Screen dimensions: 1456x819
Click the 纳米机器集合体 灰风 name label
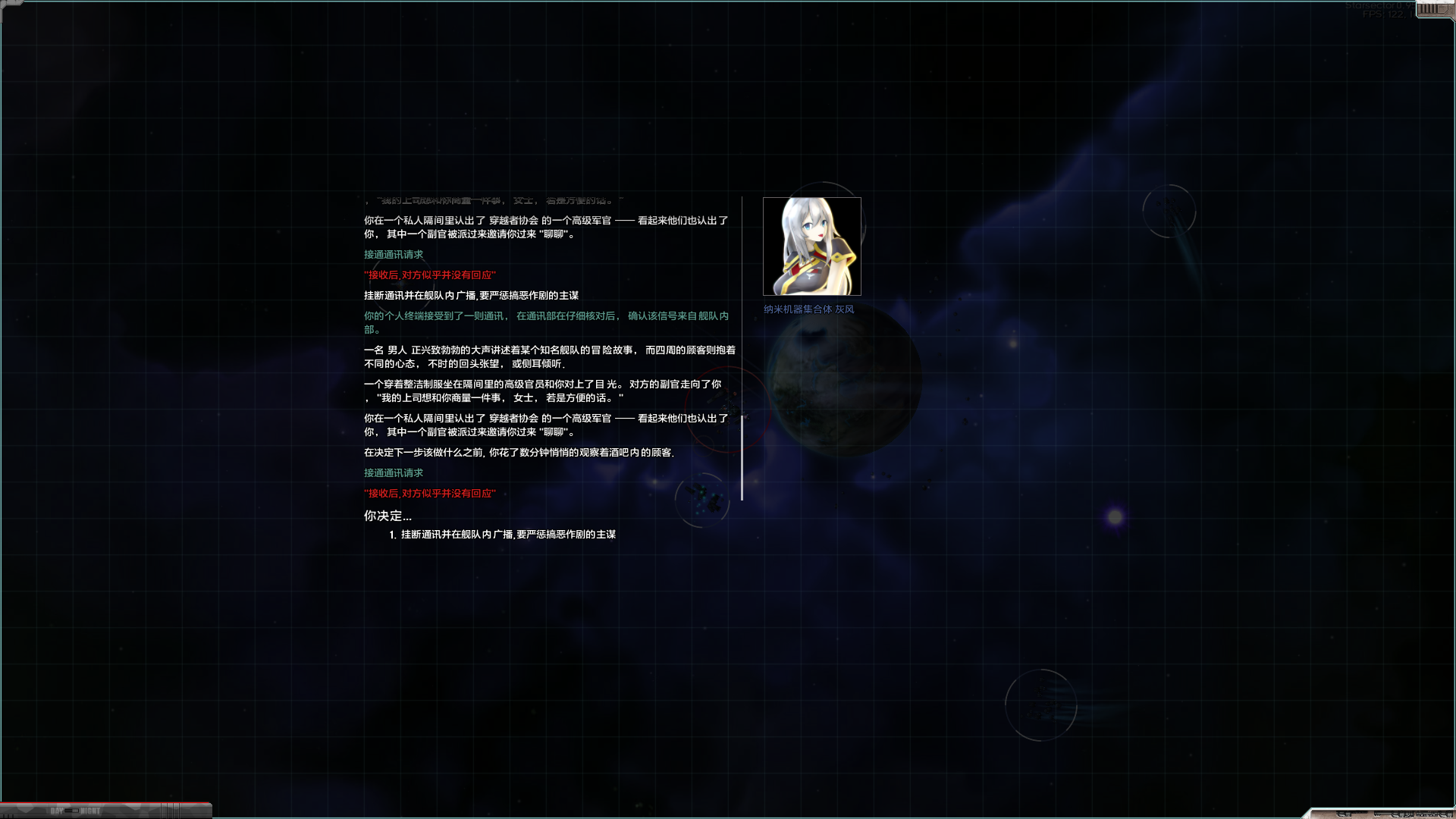808,309
